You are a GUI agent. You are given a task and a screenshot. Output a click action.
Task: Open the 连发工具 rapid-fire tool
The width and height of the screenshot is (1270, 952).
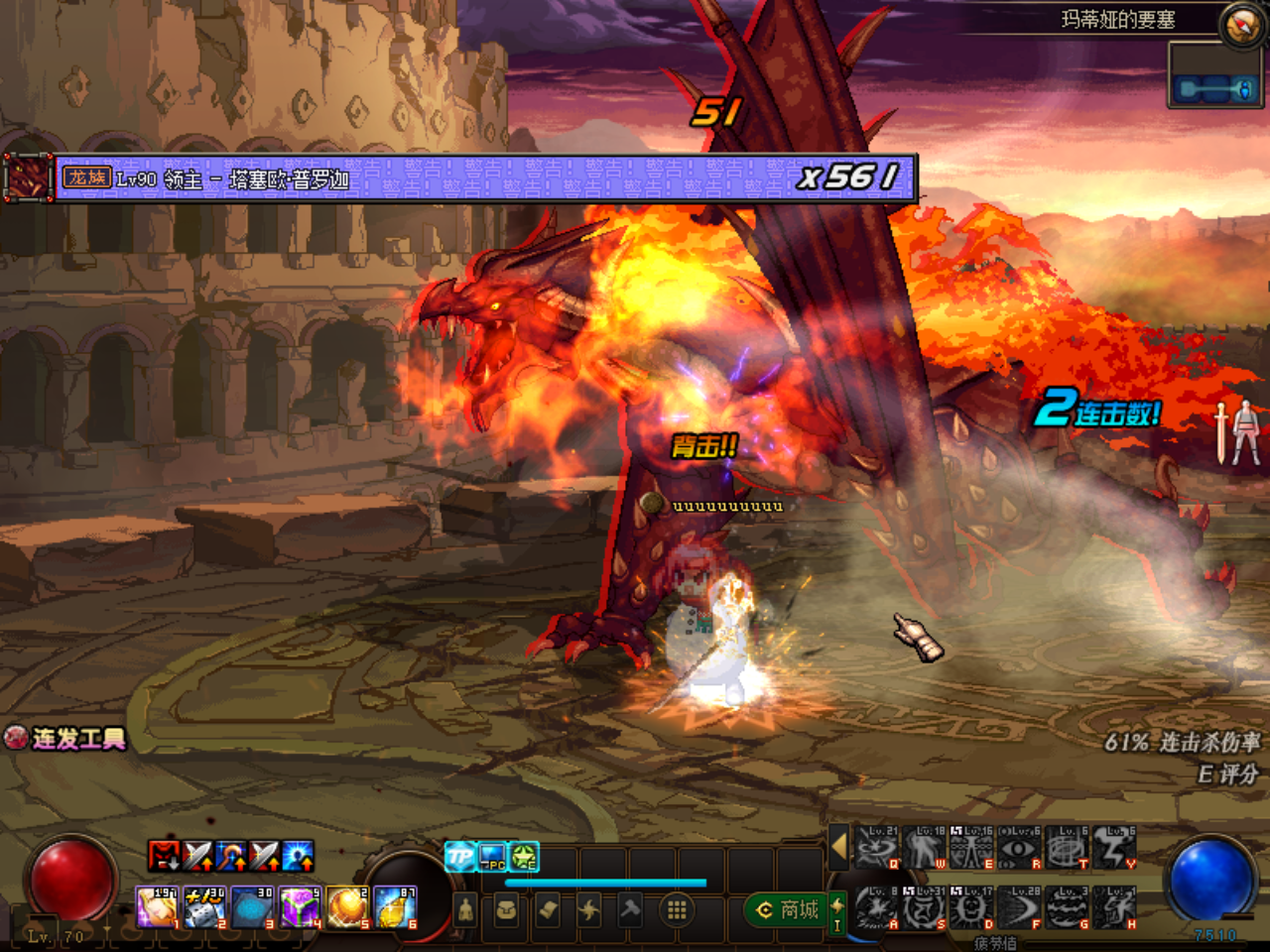tap(67, 738)
